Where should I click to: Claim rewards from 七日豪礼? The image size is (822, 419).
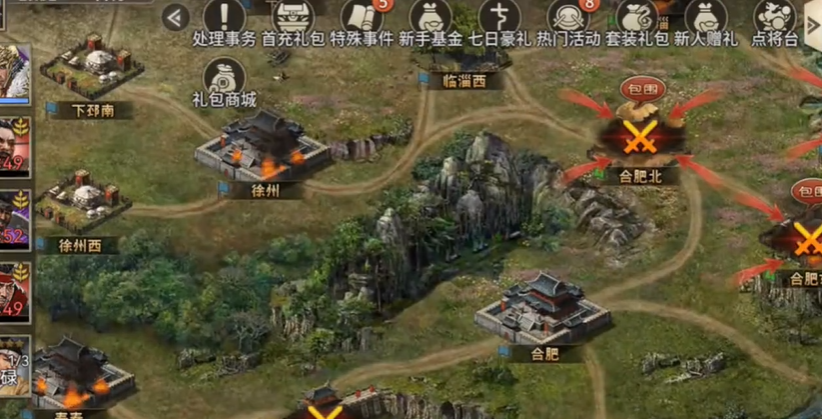point(497,20)
